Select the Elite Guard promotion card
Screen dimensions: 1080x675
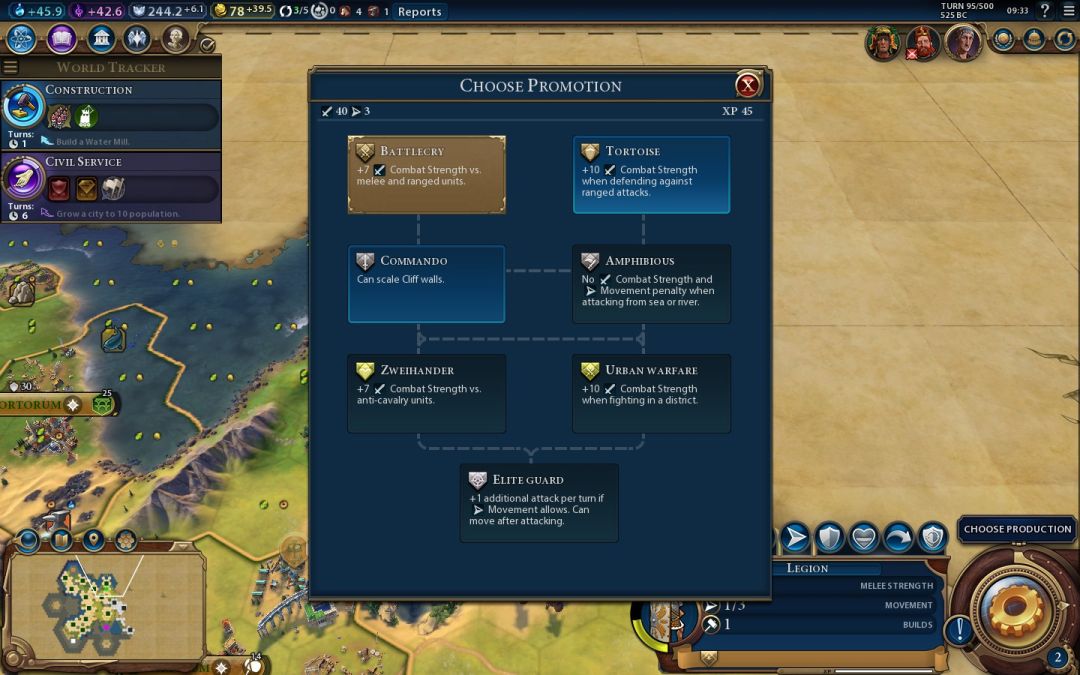coord(539,502)
